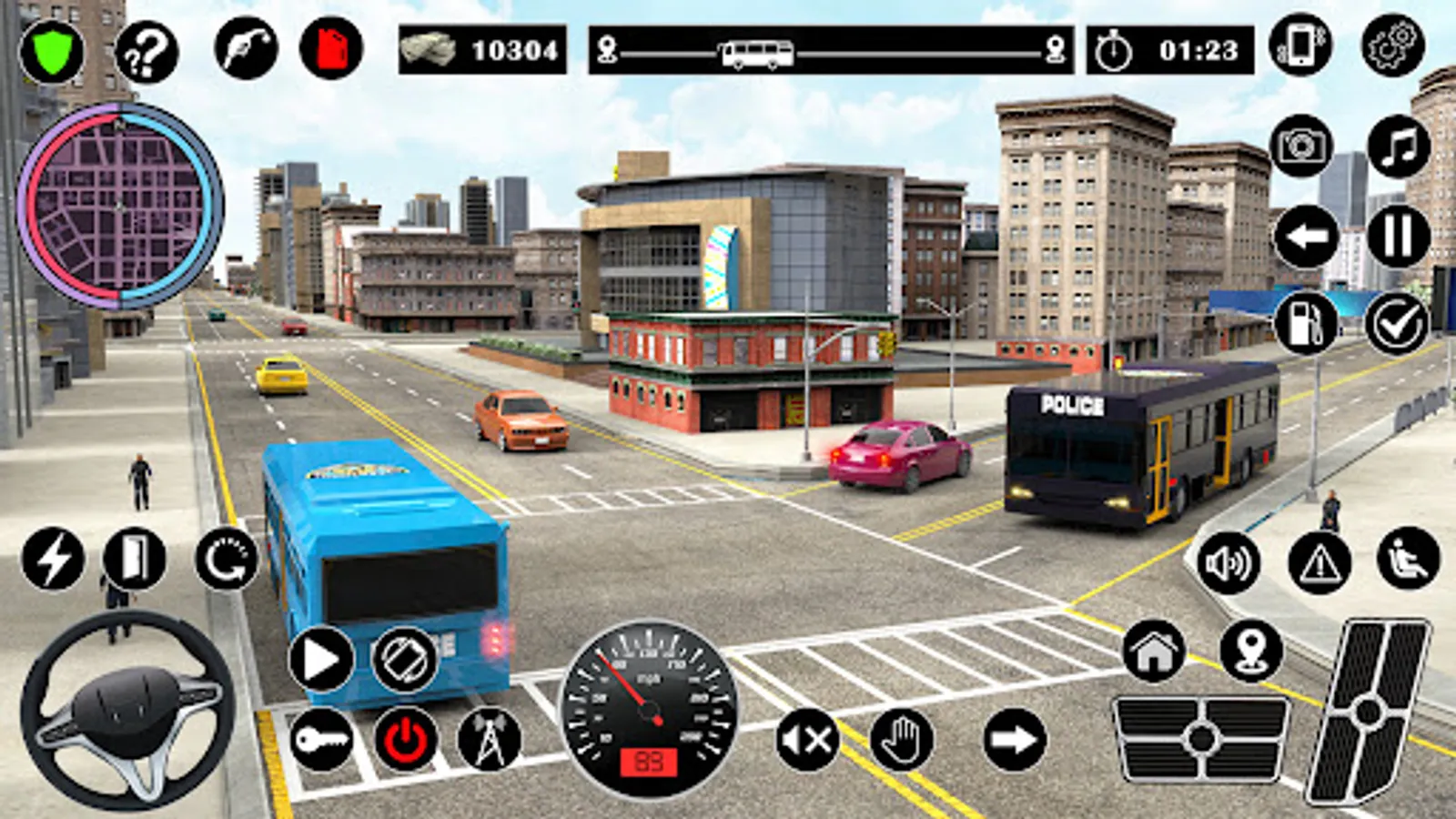Activate the lightning bolt boost
This screenshot has height=819, width=1456.
click(53, 558)
